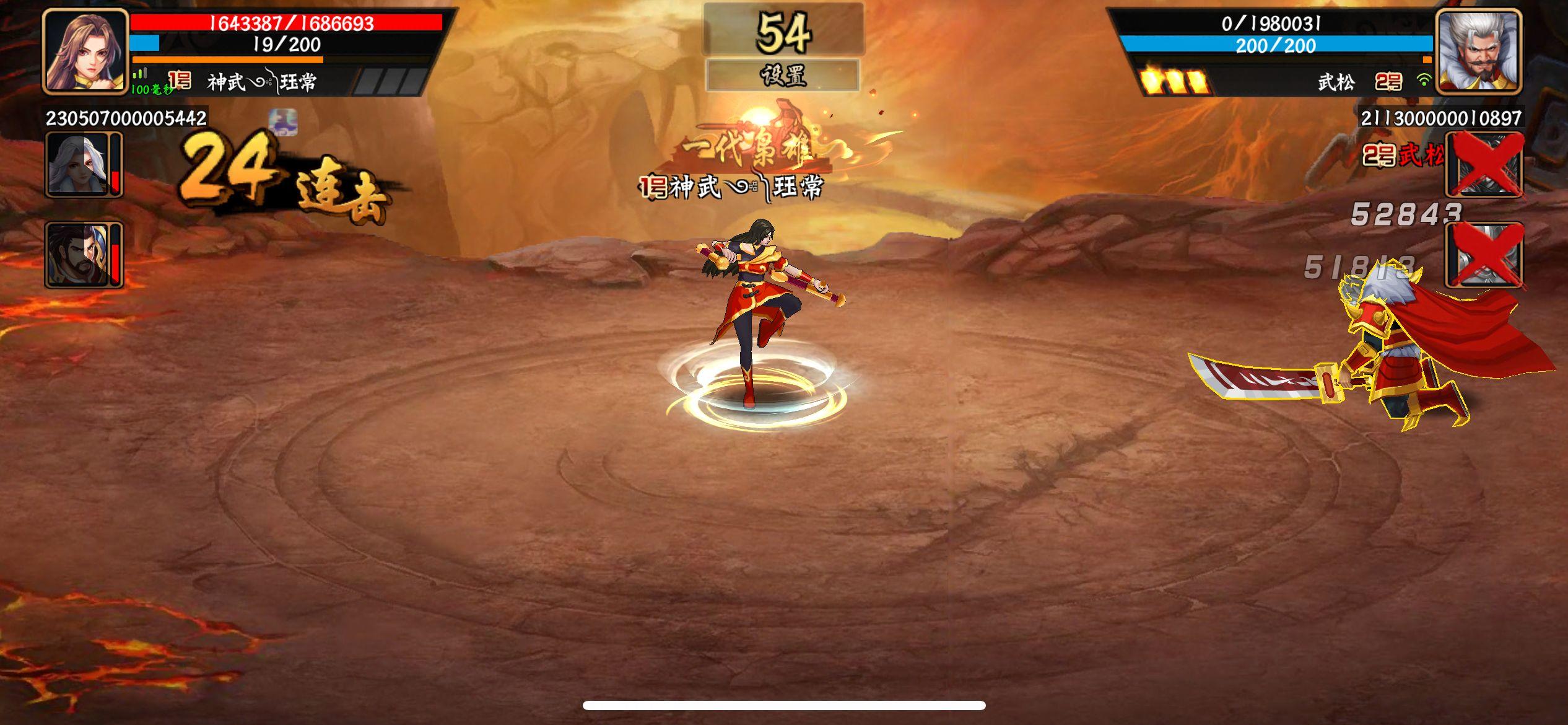This screenshot has width=1568, height=725.
Task: Tap the green wifi connection icon beside 武松
Action: click(x=1427, y=81)
